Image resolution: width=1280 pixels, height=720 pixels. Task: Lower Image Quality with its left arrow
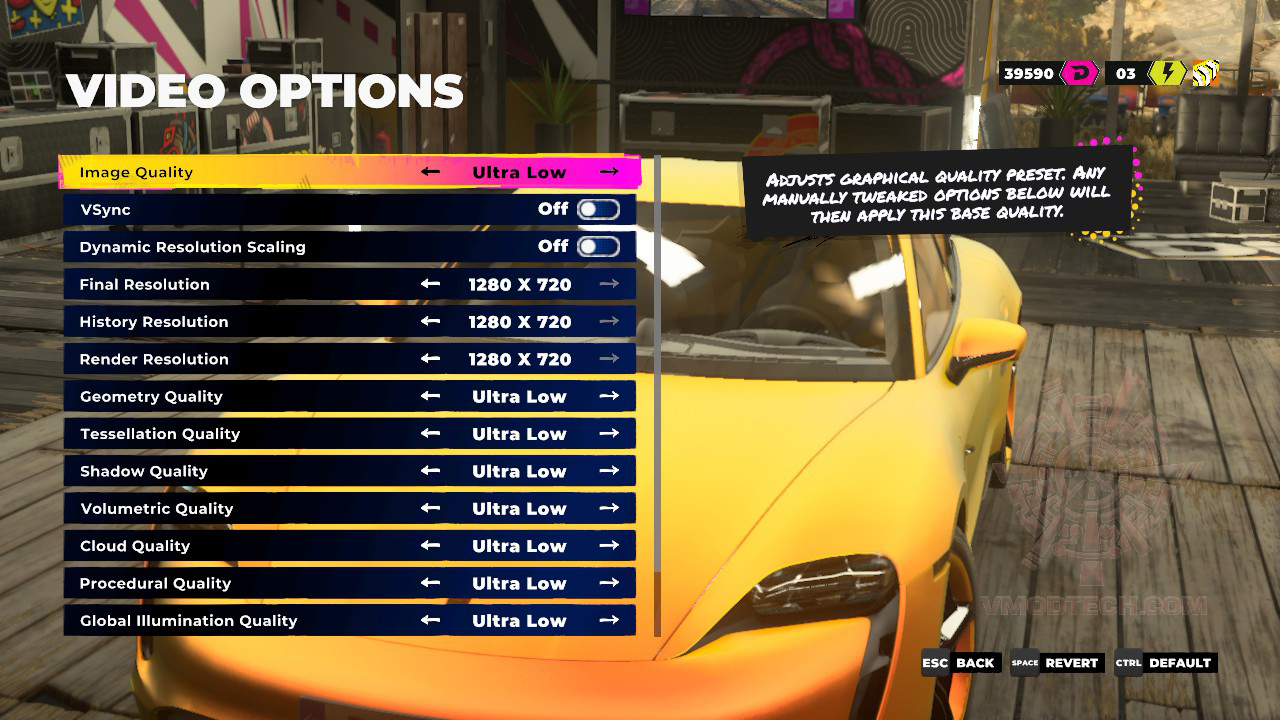pyautogui.click(x=431, y=172)
